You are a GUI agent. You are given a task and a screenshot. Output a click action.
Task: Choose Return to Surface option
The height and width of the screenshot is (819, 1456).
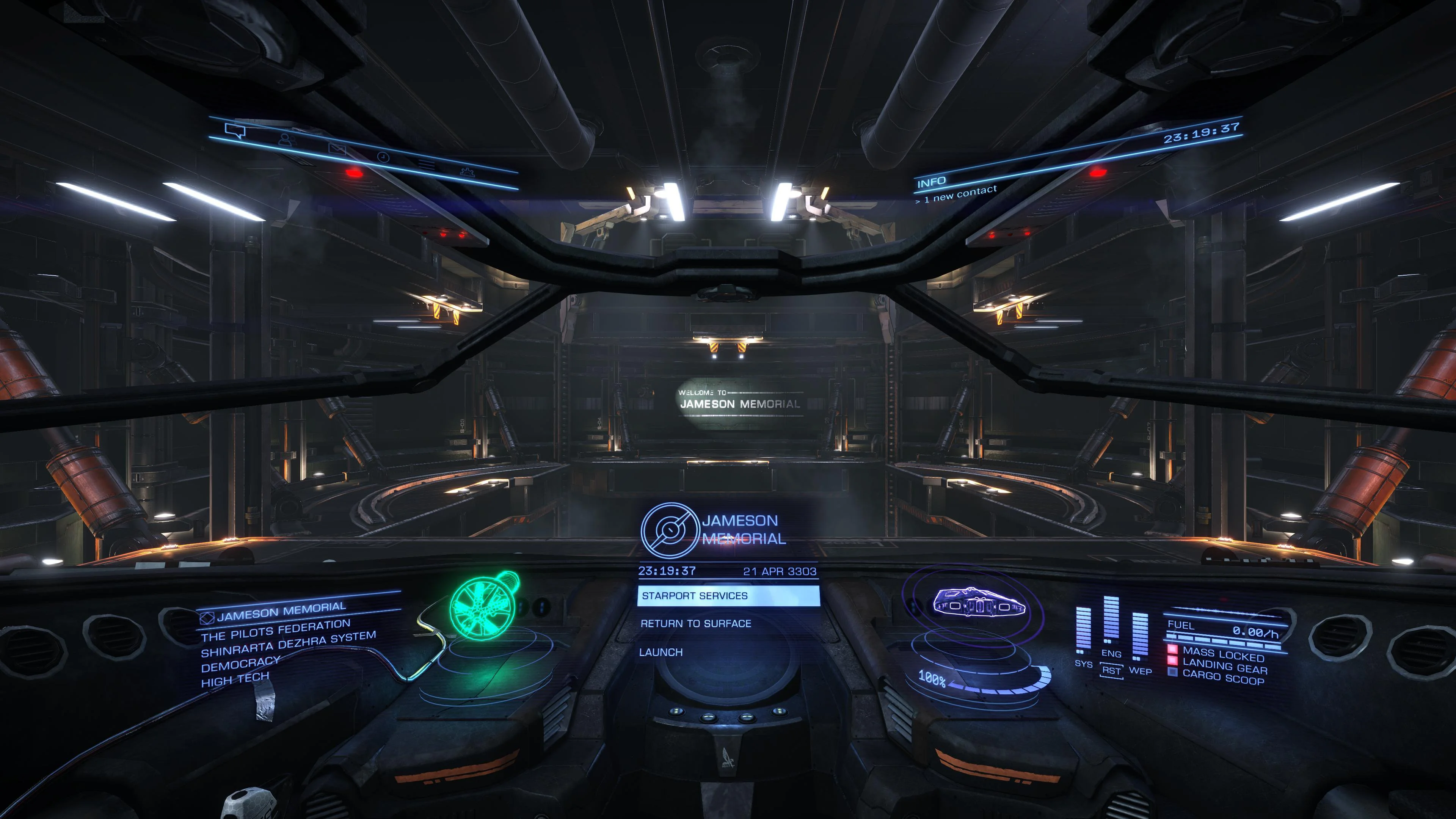[696, 623]
